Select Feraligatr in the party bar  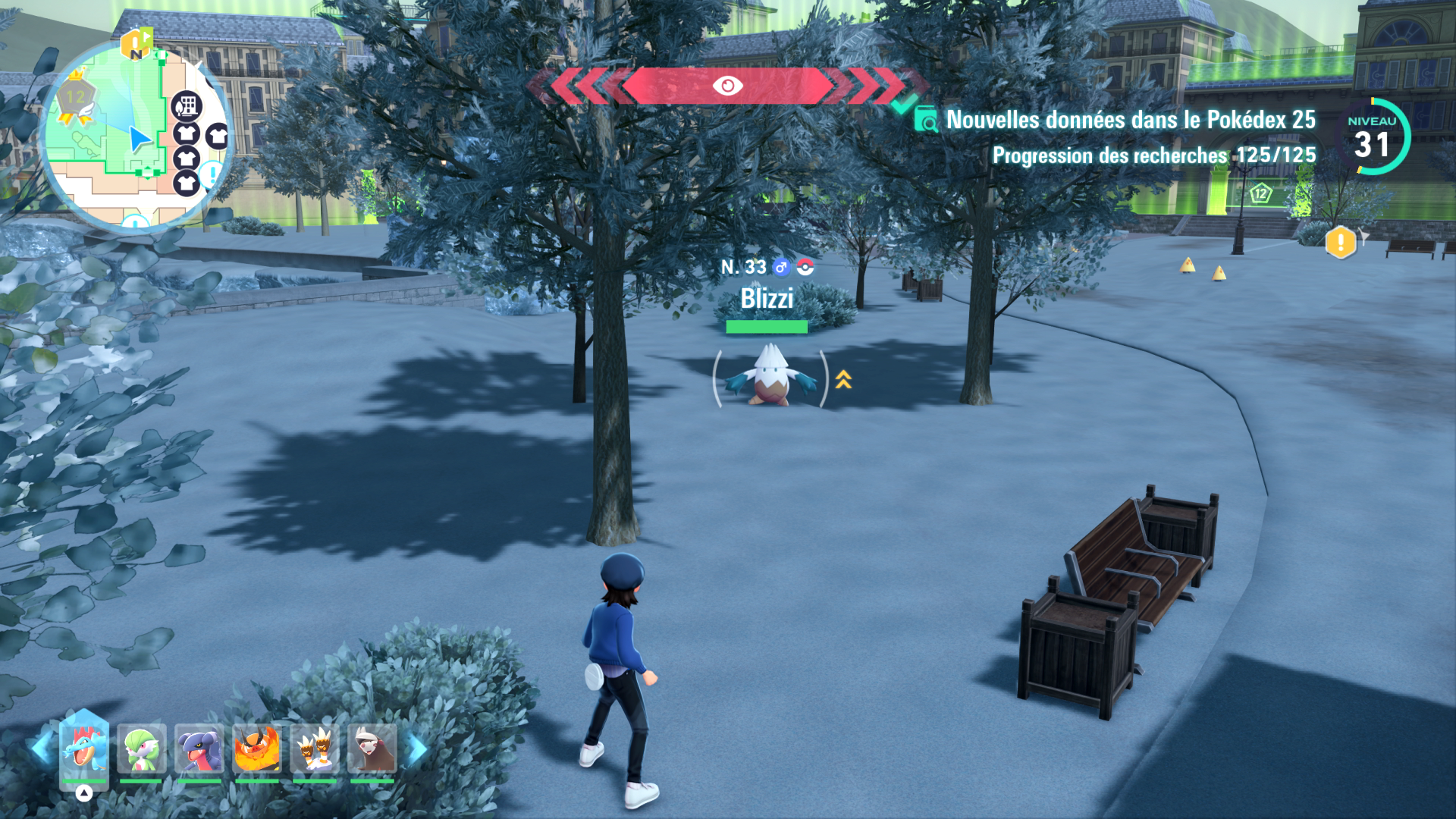coord(83,748)
